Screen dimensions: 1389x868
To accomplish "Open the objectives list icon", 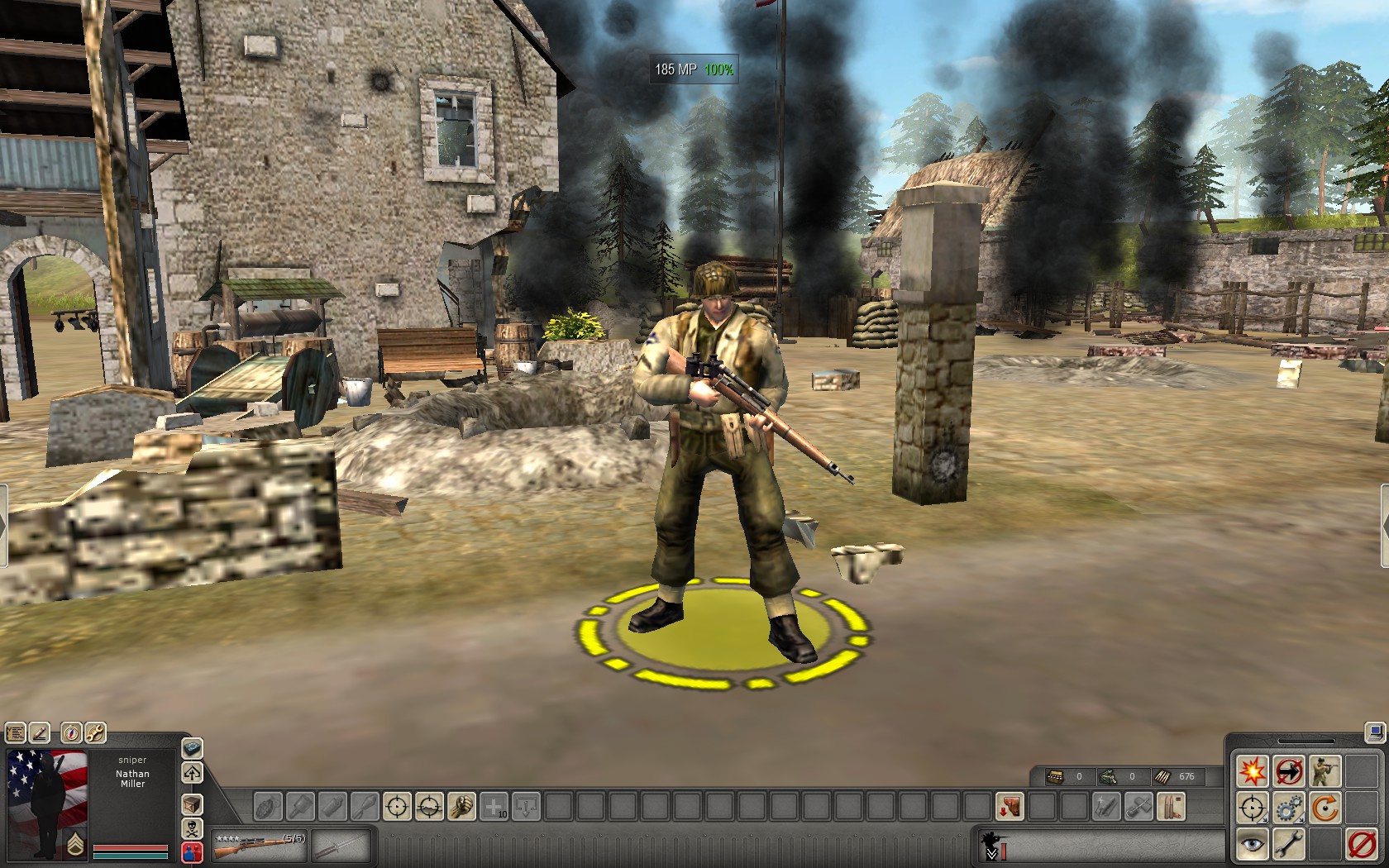I will click(16, 733).
